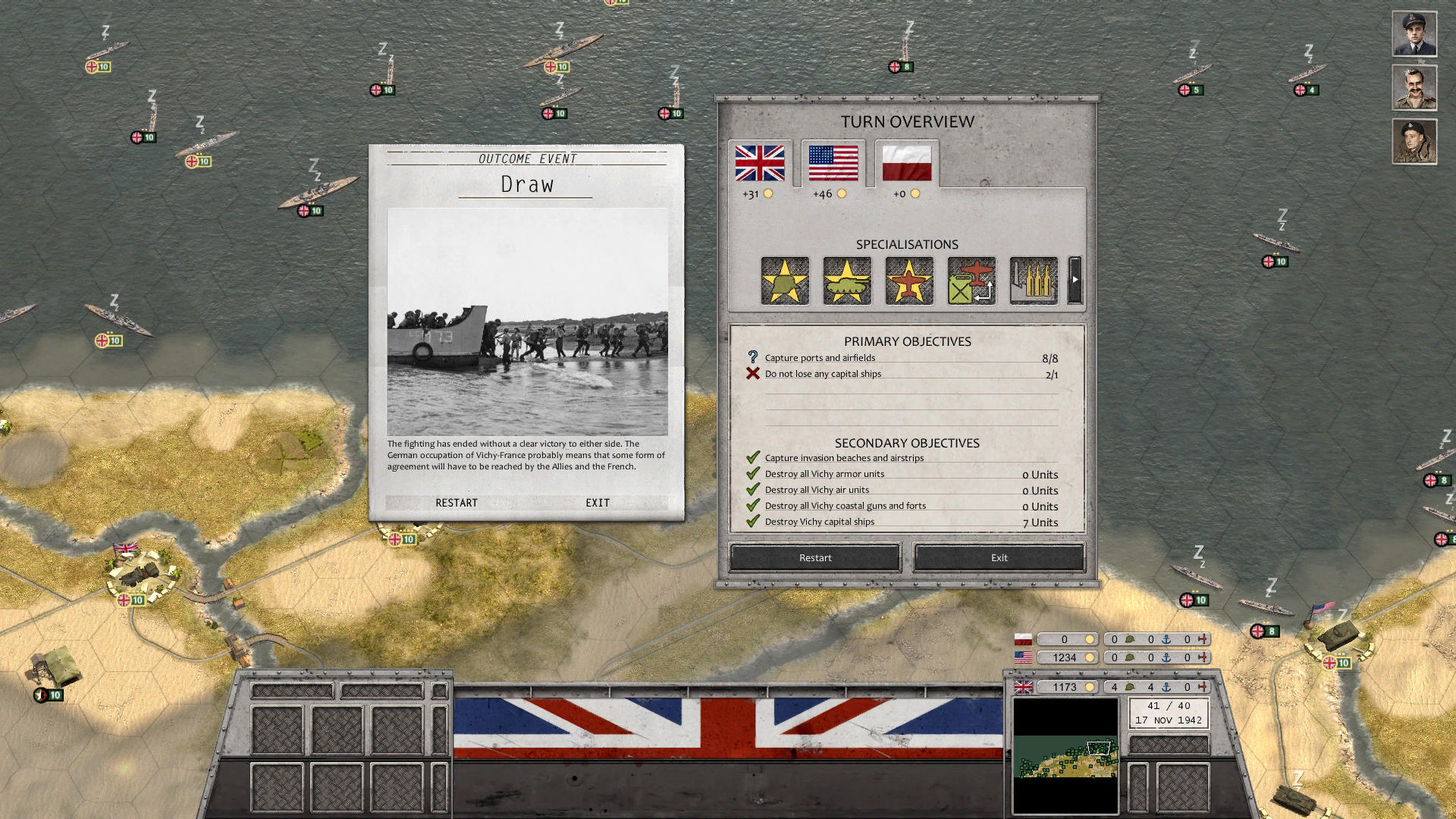Viewport: 1456px width, 819px height.
Task: Expand the British commander portrait list
Action: [x=1414, y=33]
